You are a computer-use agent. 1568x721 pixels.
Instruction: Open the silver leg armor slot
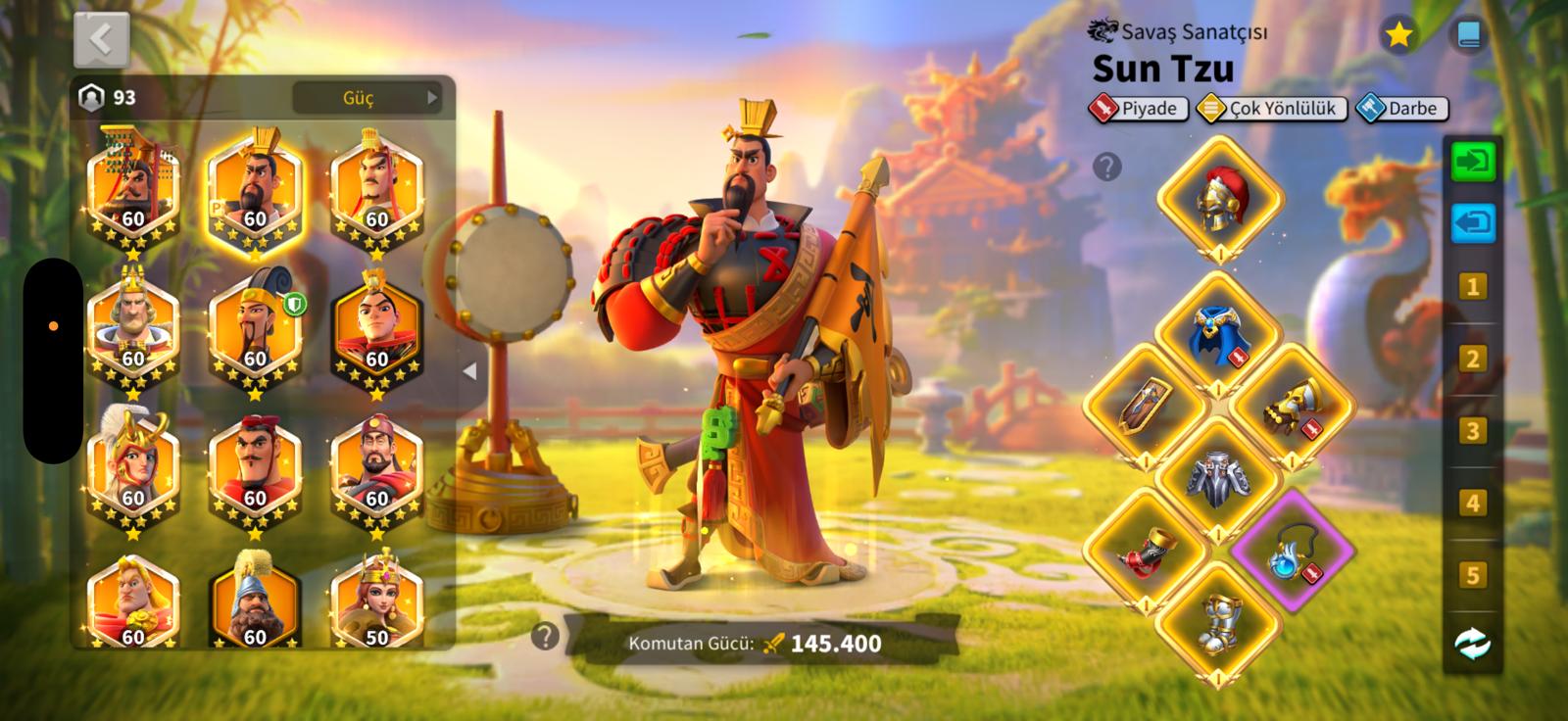tap(1218, 478)
